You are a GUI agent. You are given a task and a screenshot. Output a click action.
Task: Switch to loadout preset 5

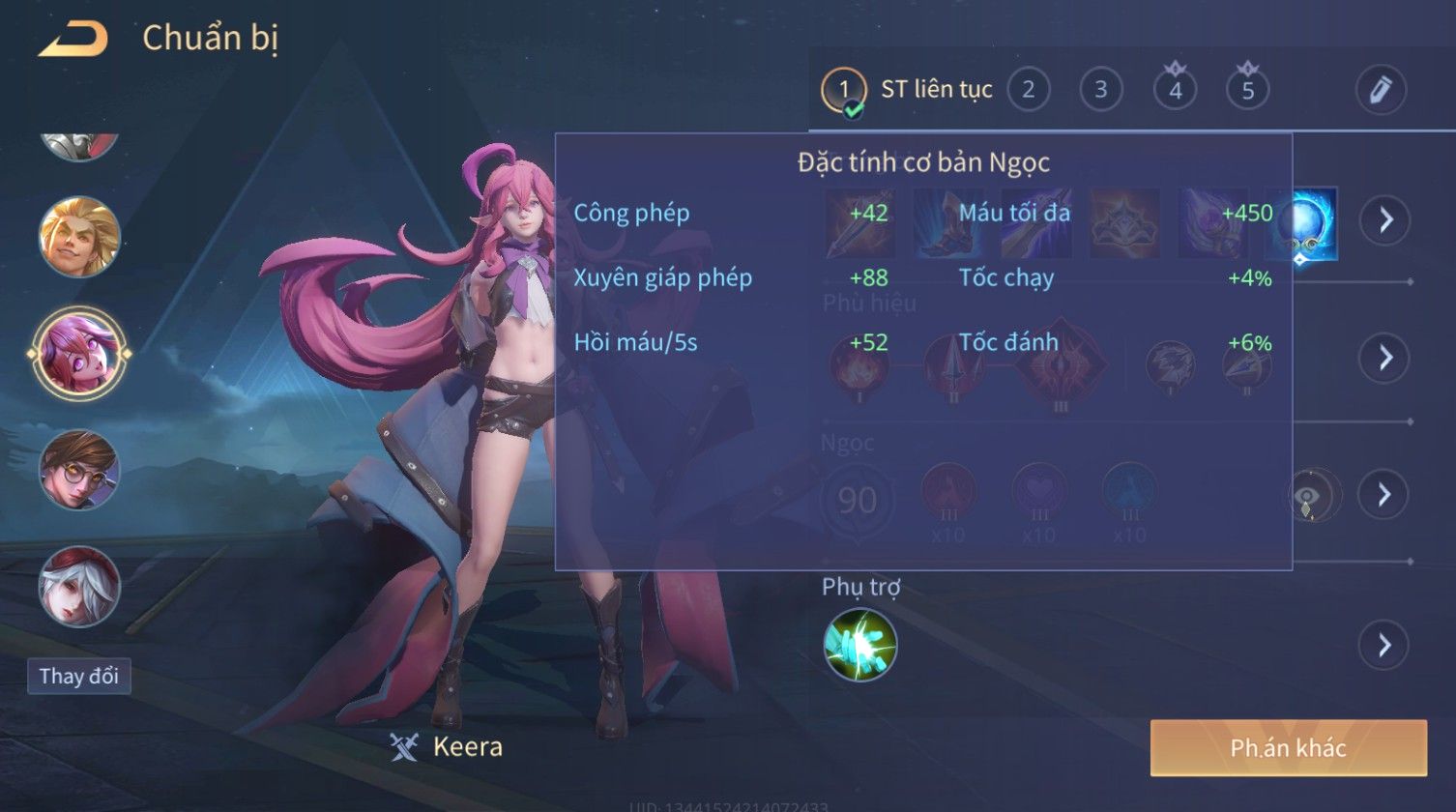[x=1247, y=90]
